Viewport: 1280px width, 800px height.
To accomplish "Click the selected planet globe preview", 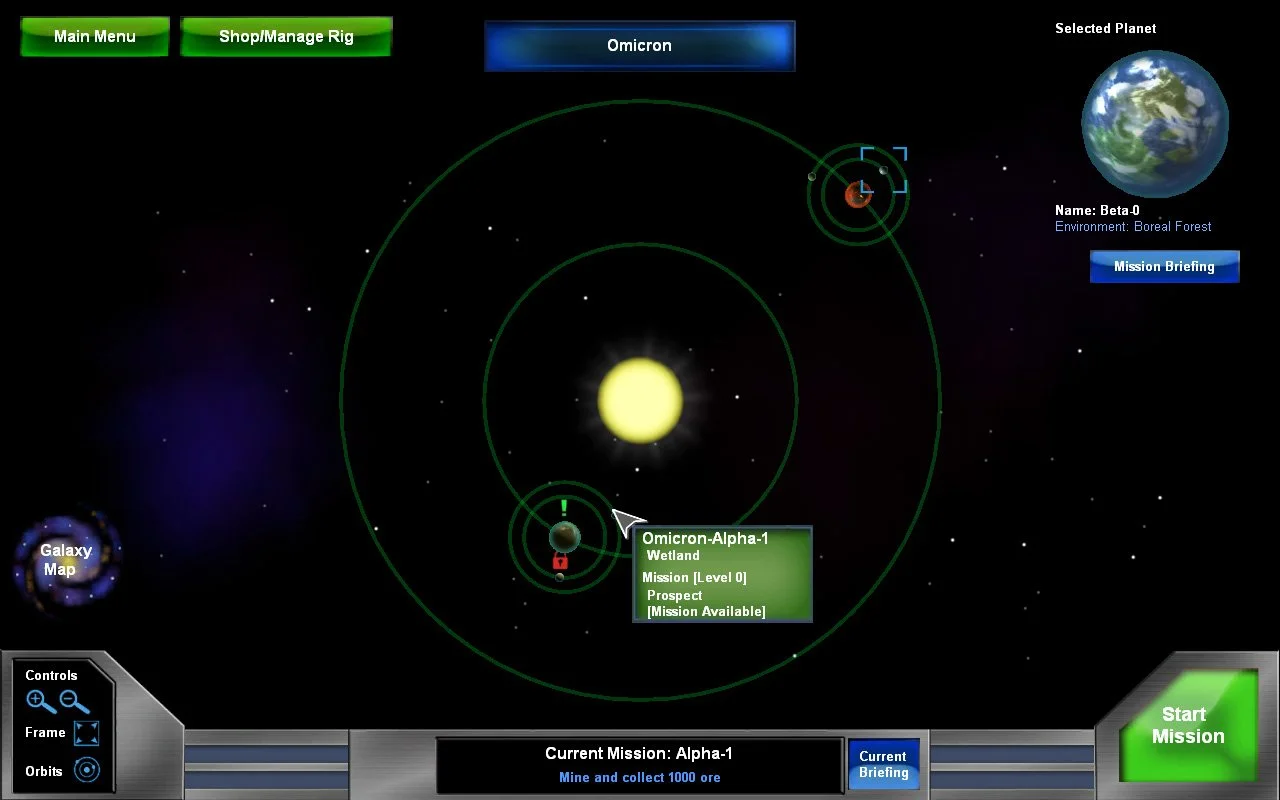I will 1155,124.
